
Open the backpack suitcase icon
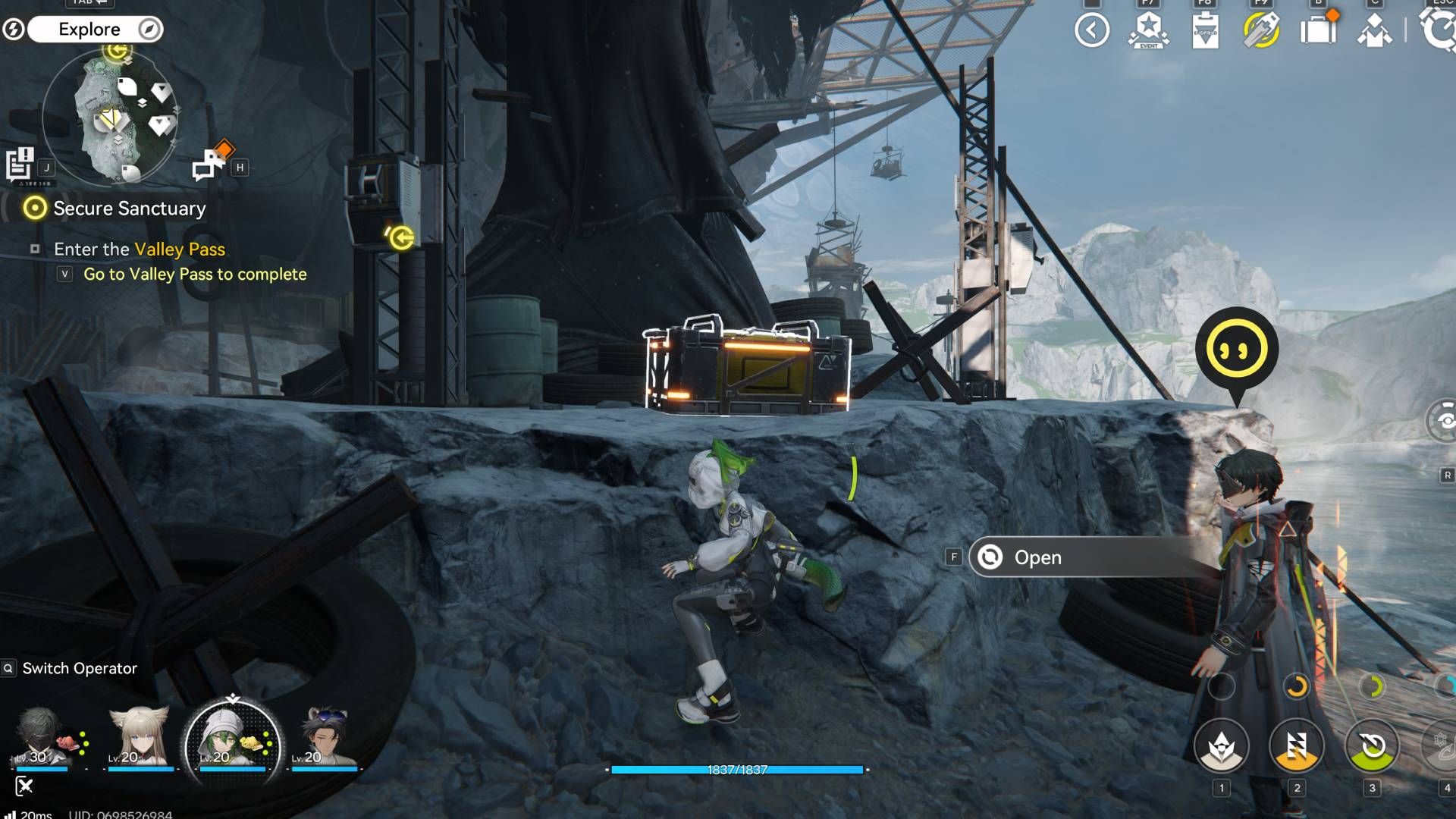[1318, 30]
